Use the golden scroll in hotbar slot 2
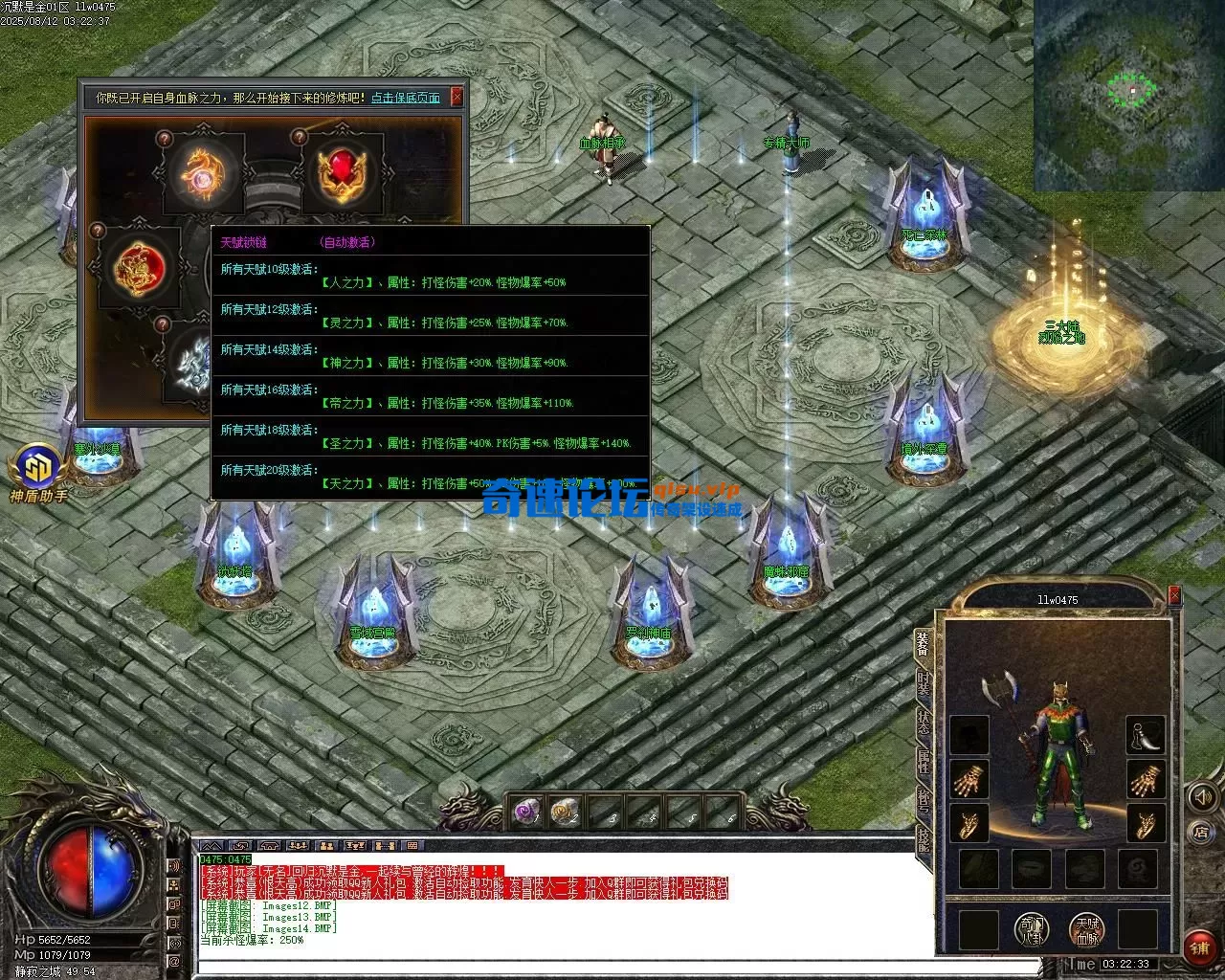Screen dimensions: 1225x980 [565, 812]
